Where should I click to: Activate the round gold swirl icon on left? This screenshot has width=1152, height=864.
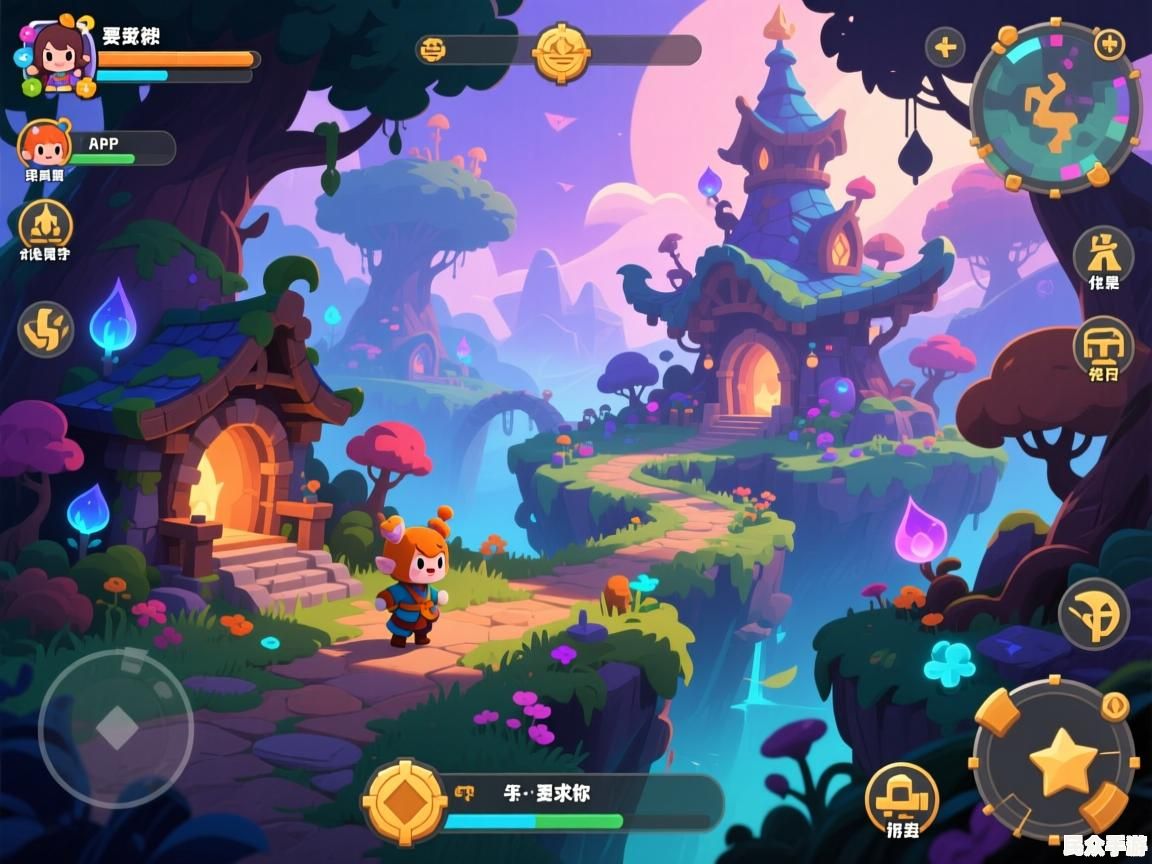(46, 329)
